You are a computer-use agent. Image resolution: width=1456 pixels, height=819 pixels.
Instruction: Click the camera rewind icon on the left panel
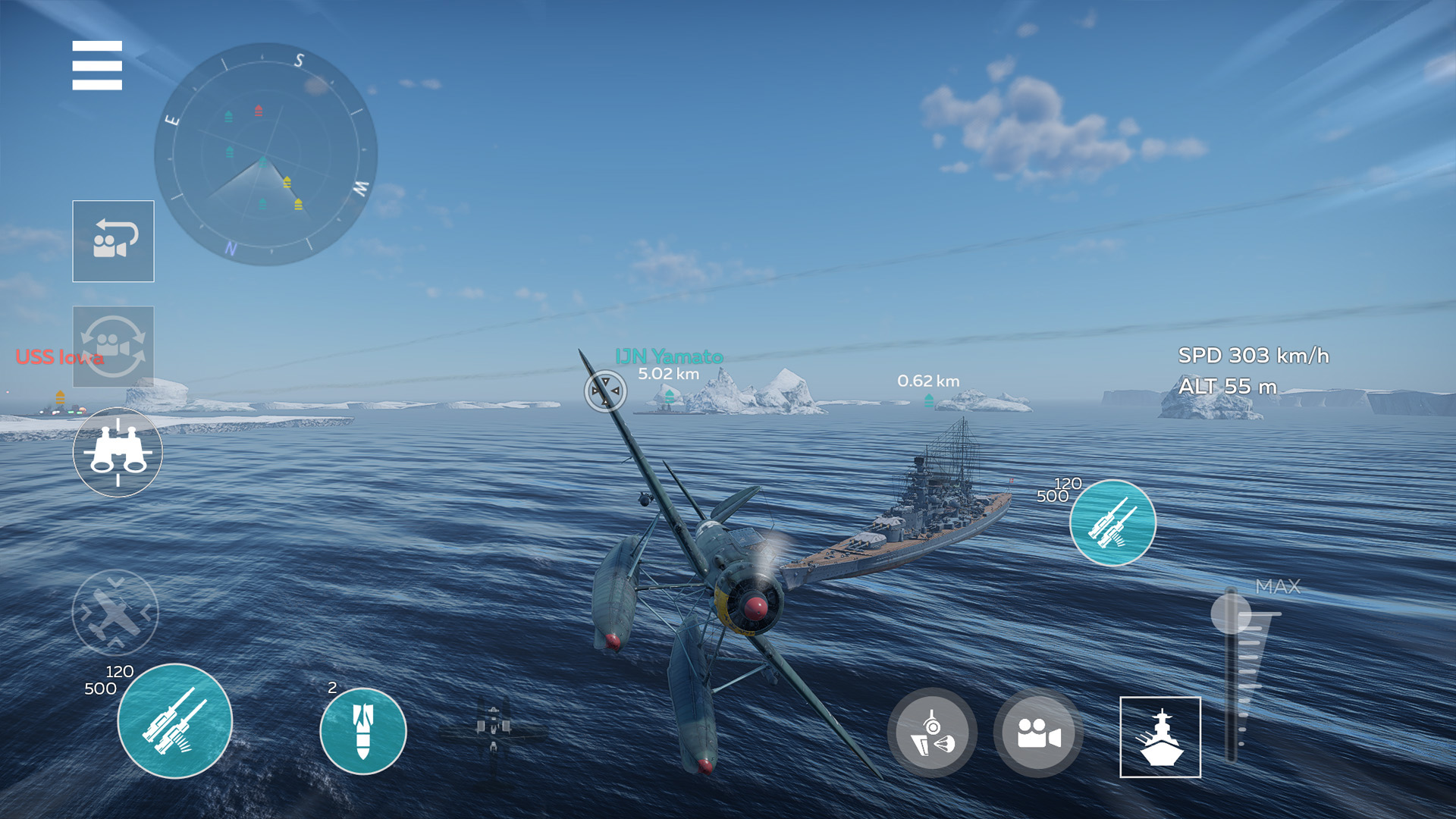[112, 241]
